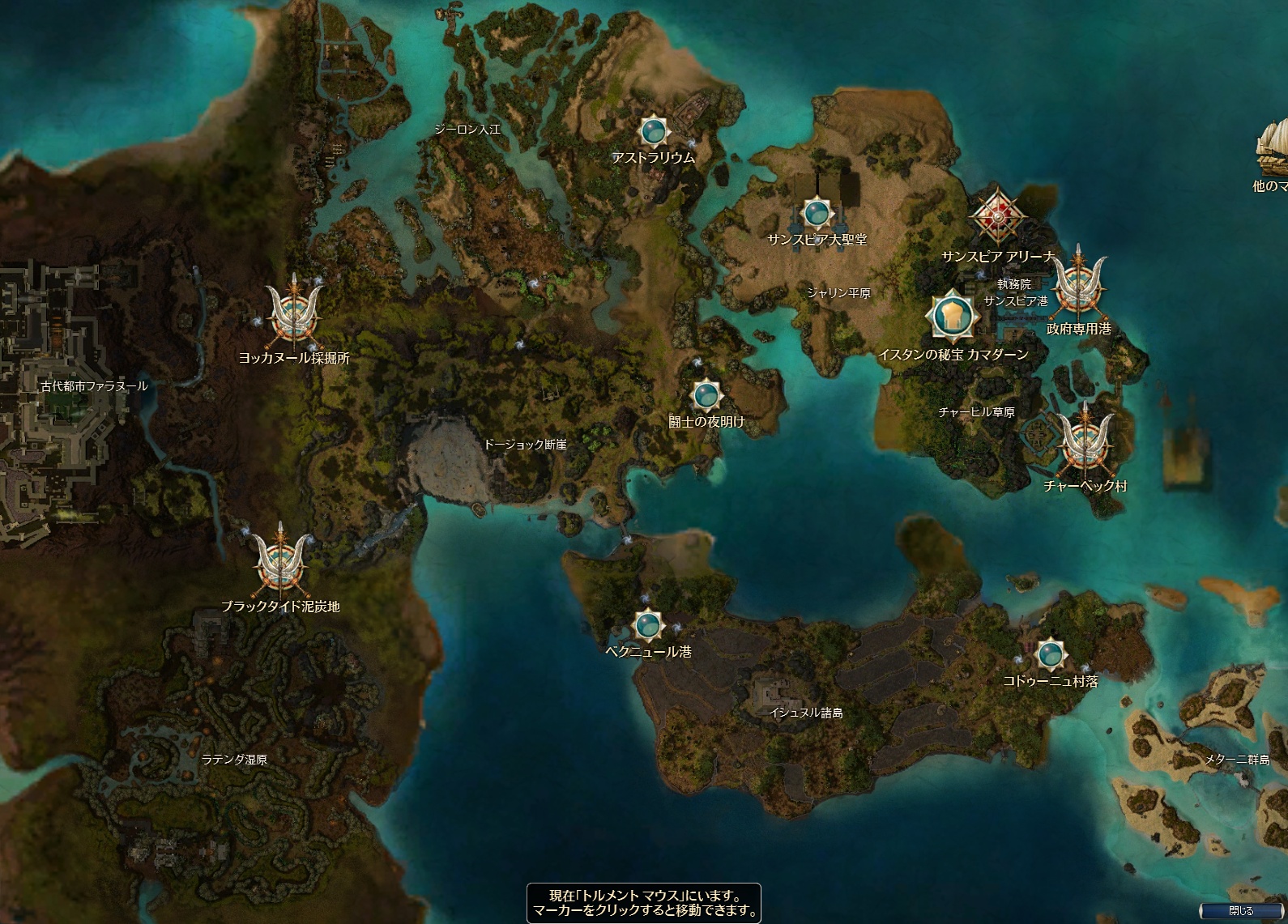Select the ブラックタイド泥炭地 mission marker
1288x924 pixels.
[280, 562]
